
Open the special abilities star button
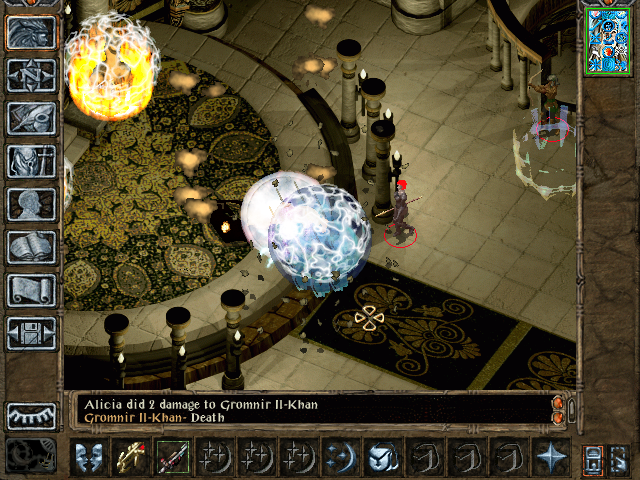pos(550,457)
